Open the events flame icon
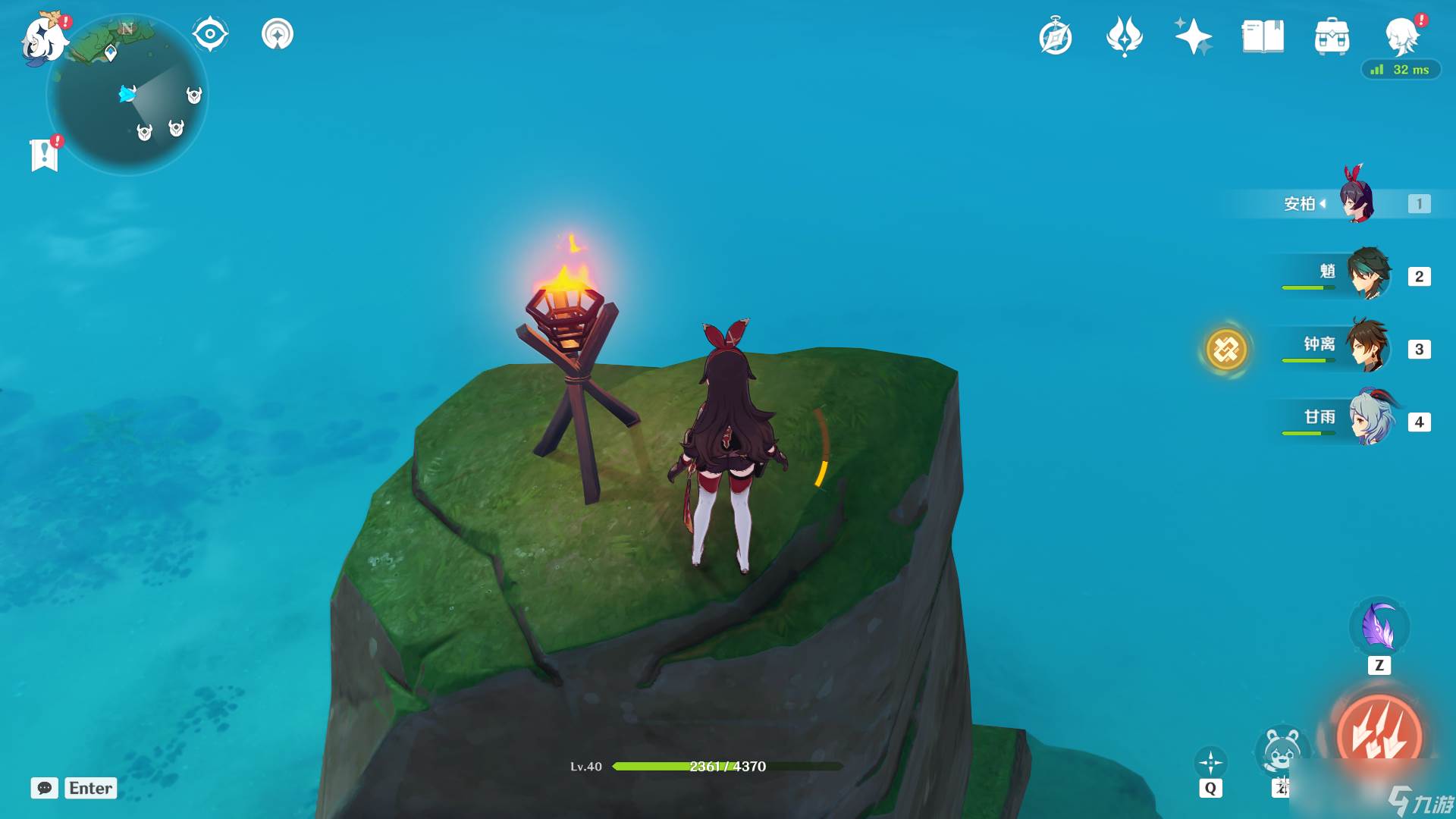 point(1125,36)
